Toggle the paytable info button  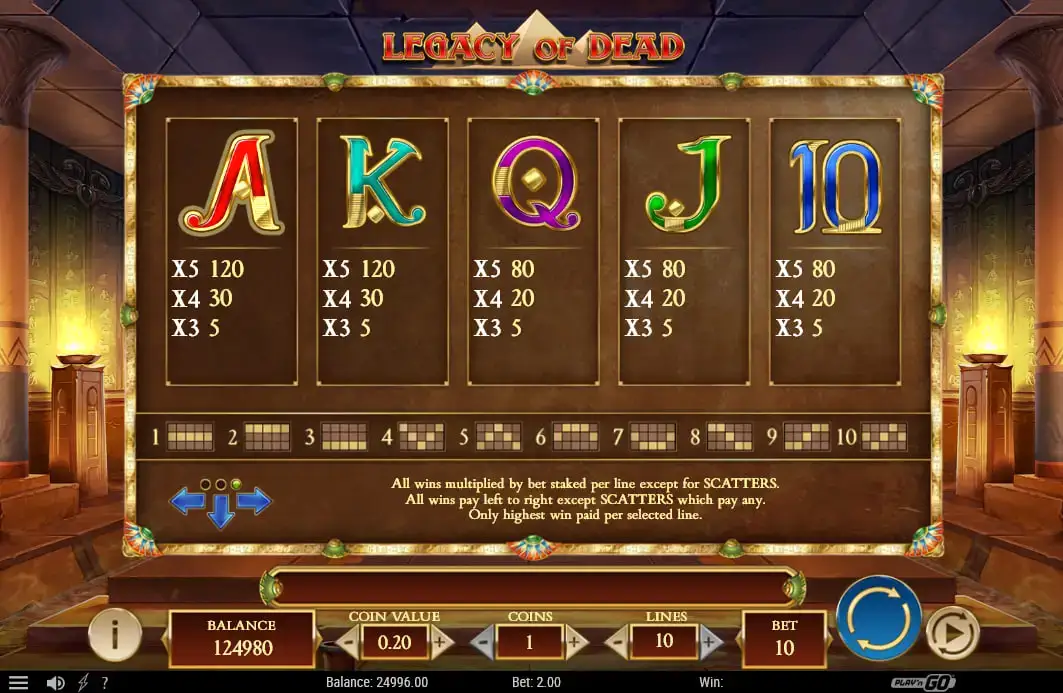(x=114, y=633)
